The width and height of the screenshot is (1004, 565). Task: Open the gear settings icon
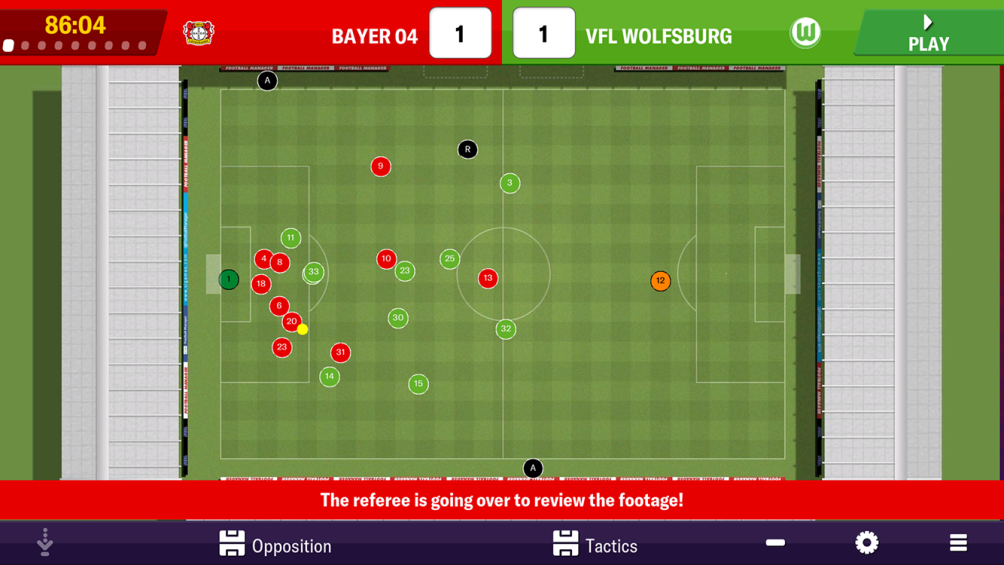[867, 543]
